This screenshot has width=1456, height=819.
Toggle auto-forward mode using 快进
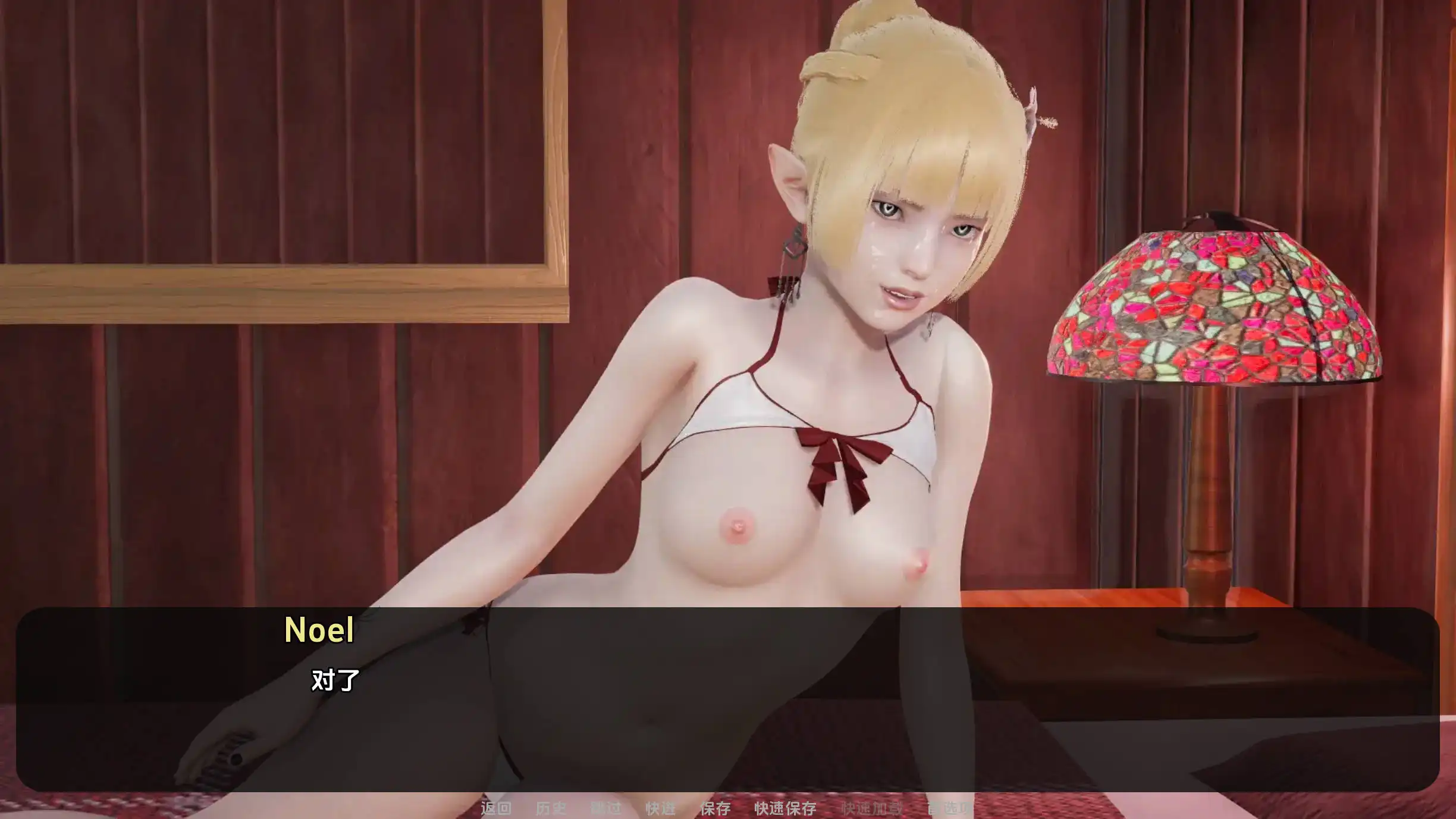[x=661, y=808]
